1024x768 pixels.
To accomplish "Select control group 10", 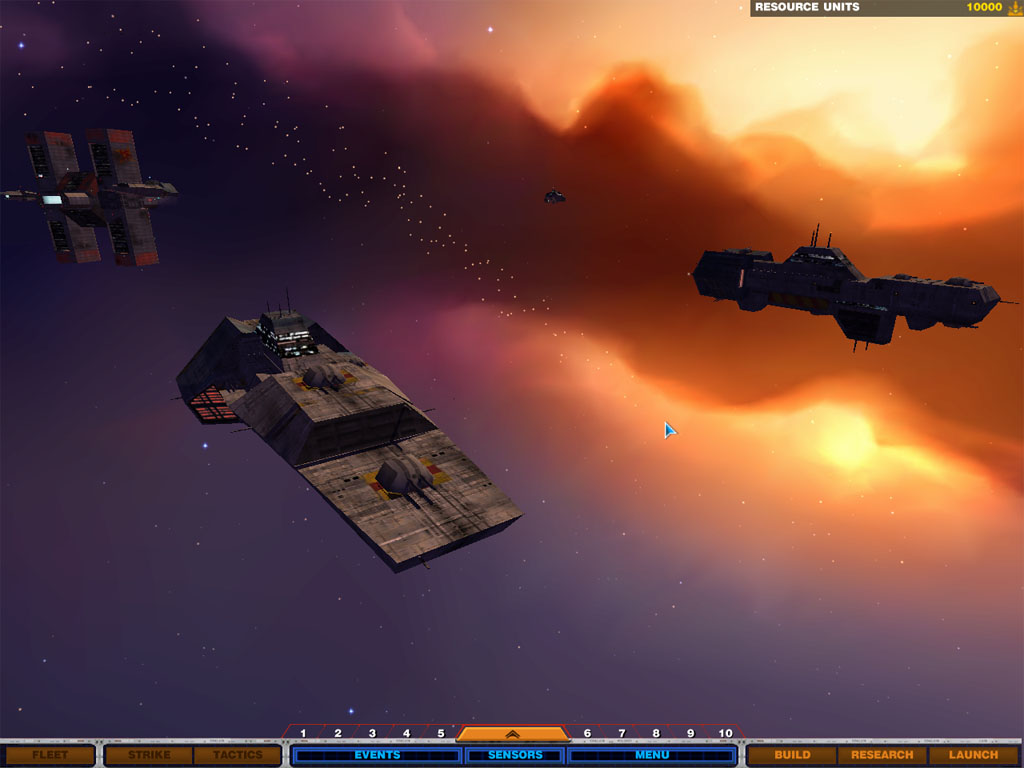I will 725,734.
